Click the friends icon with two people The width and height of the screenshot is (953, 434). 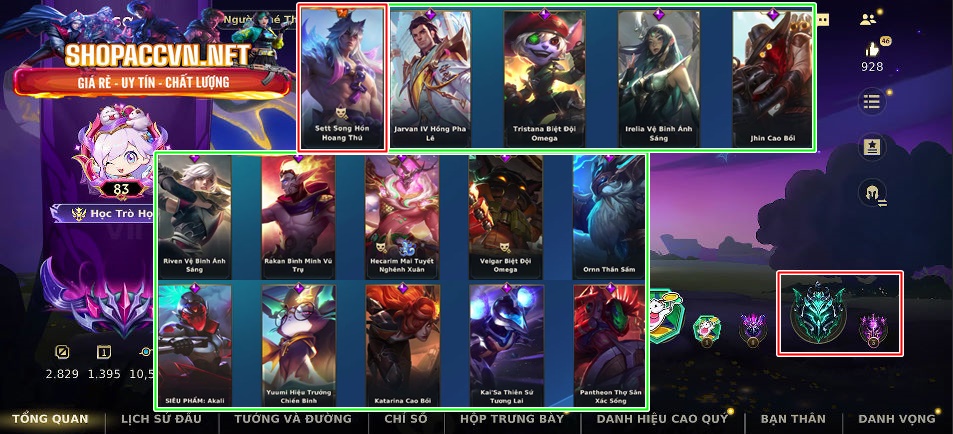868,18
